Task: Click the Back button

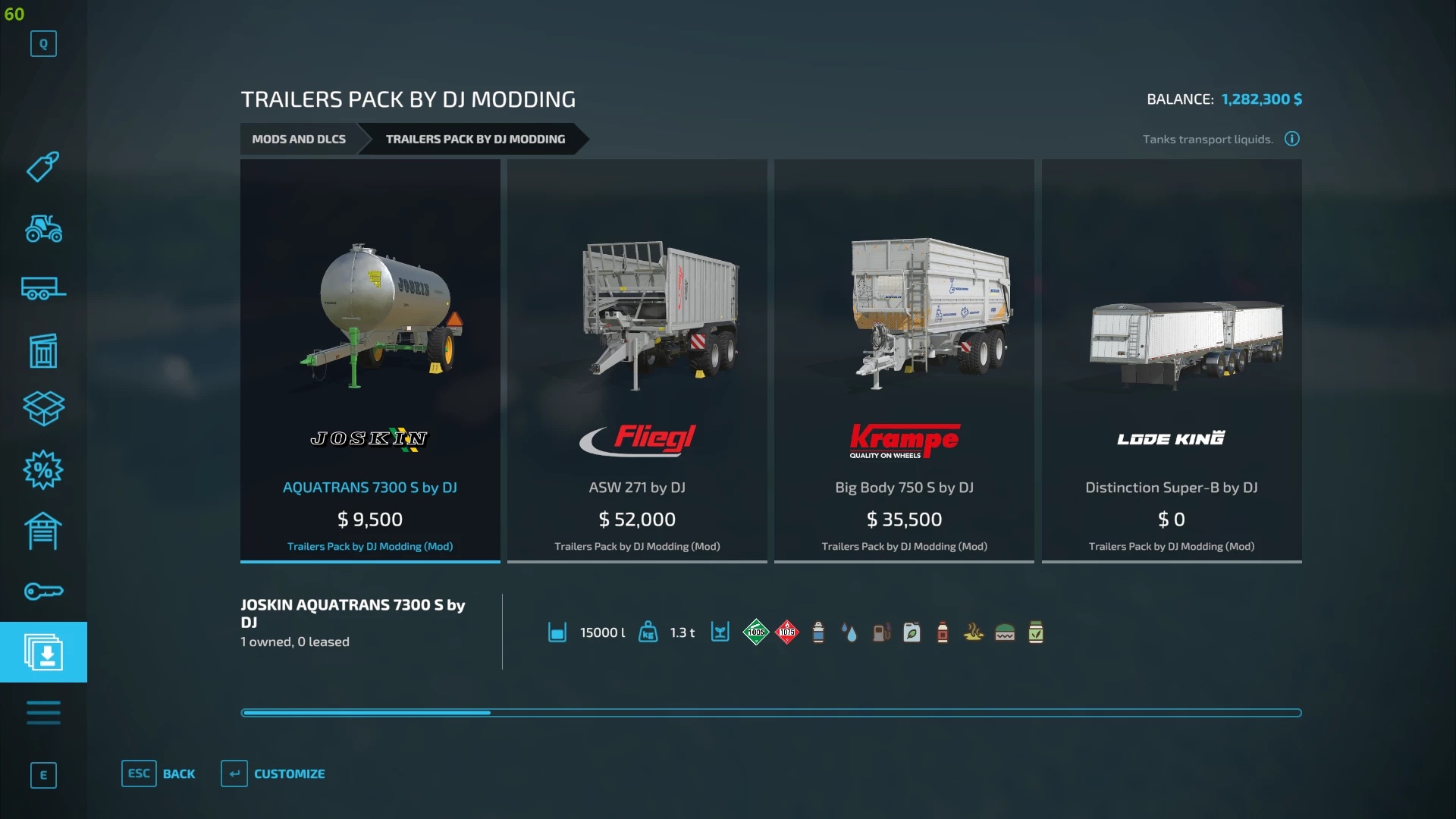Action: [x=158, y=773]
